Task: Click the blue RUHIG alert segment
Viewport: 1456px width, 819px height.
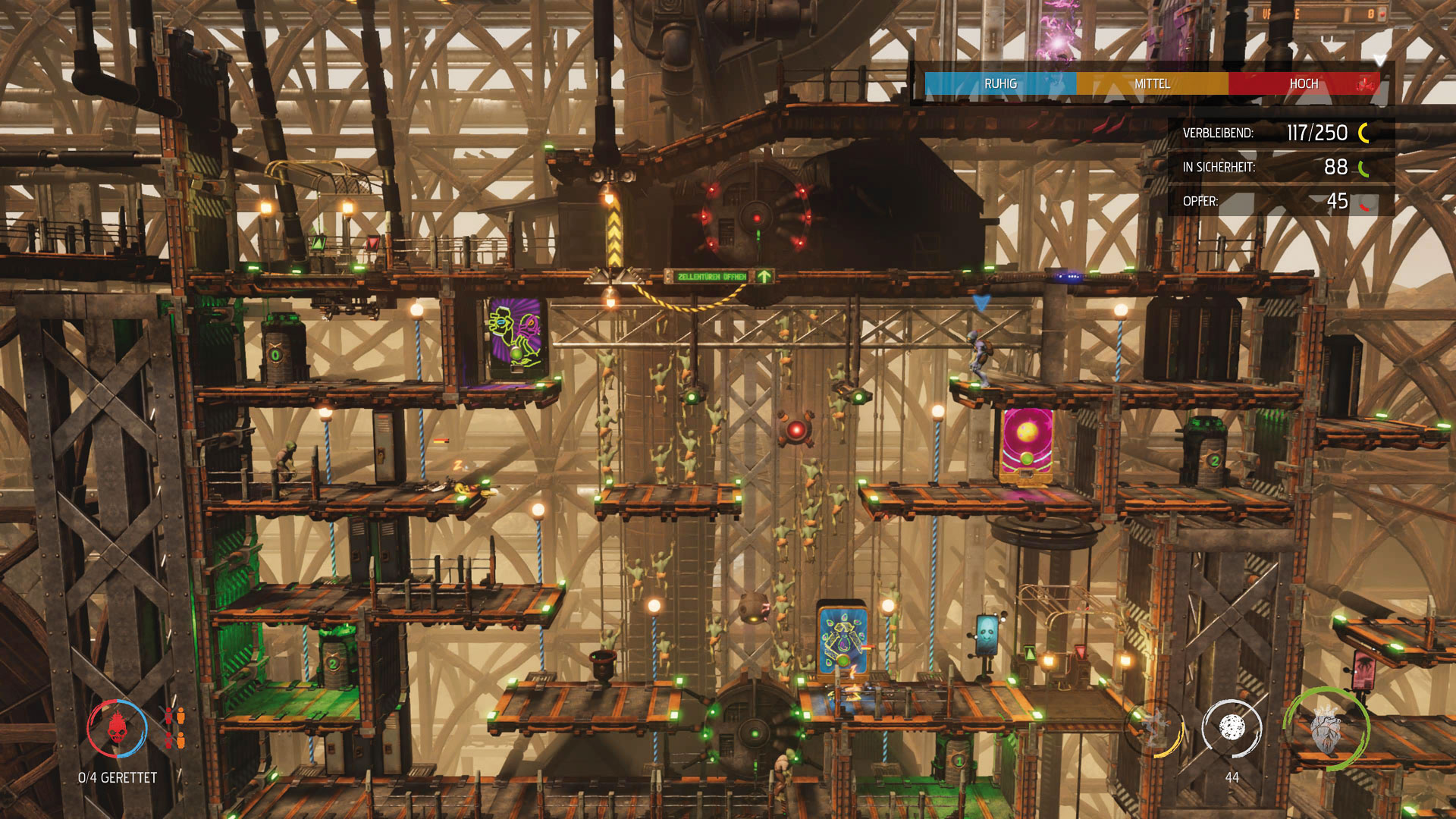Action: coord(1000,83)
